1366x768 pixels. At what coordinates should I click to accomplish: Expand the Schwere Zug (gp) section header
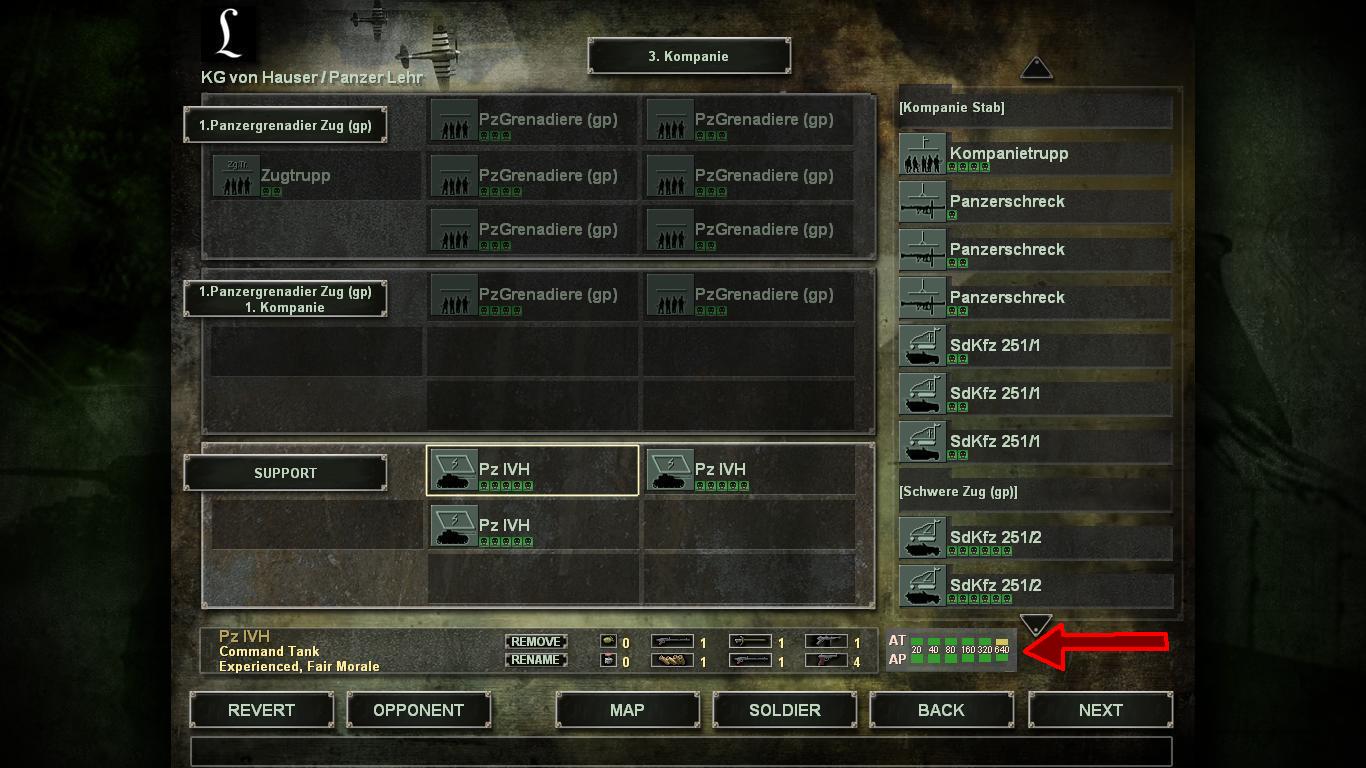(x=1035, y=491)
